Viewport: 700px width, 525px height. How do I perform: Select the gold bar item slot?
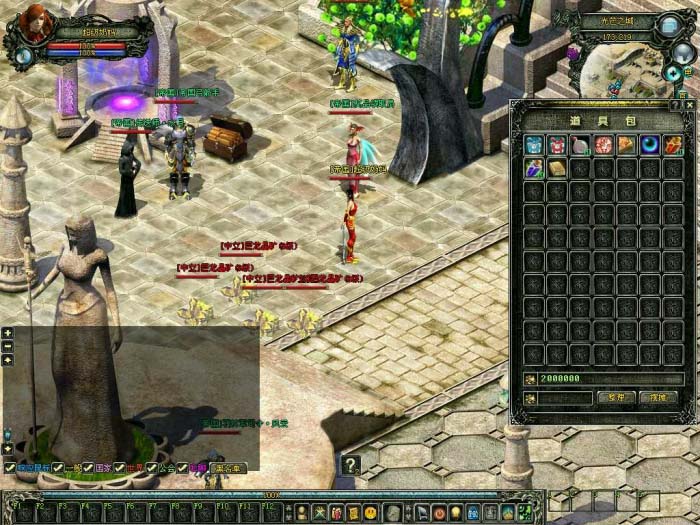click(557, 168)
